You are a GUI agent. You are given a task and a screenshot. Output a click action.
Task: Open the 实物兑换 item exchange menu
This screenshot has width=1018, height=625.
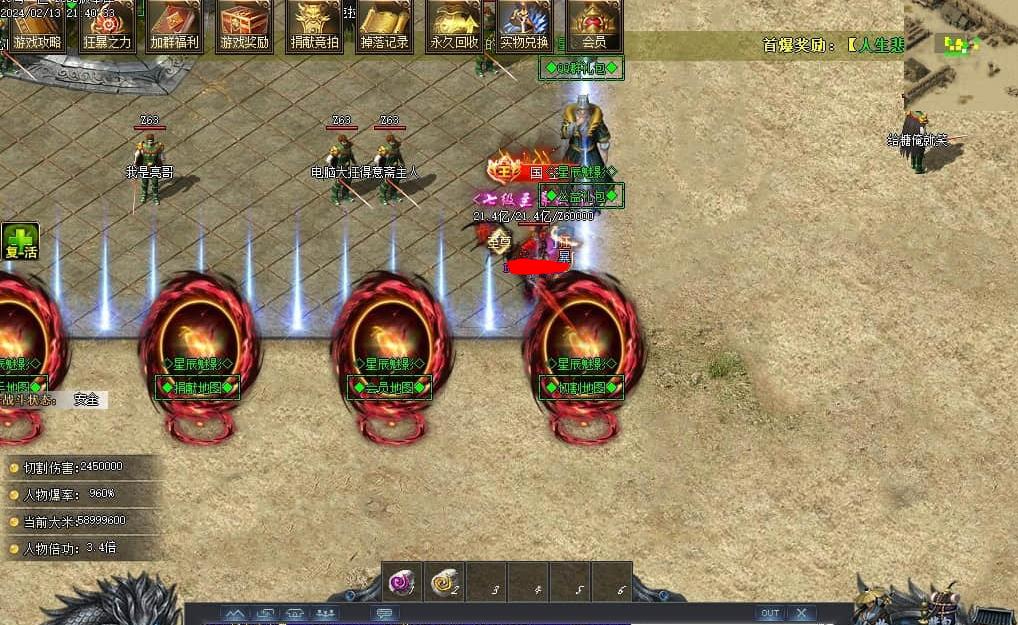[524, 26]
